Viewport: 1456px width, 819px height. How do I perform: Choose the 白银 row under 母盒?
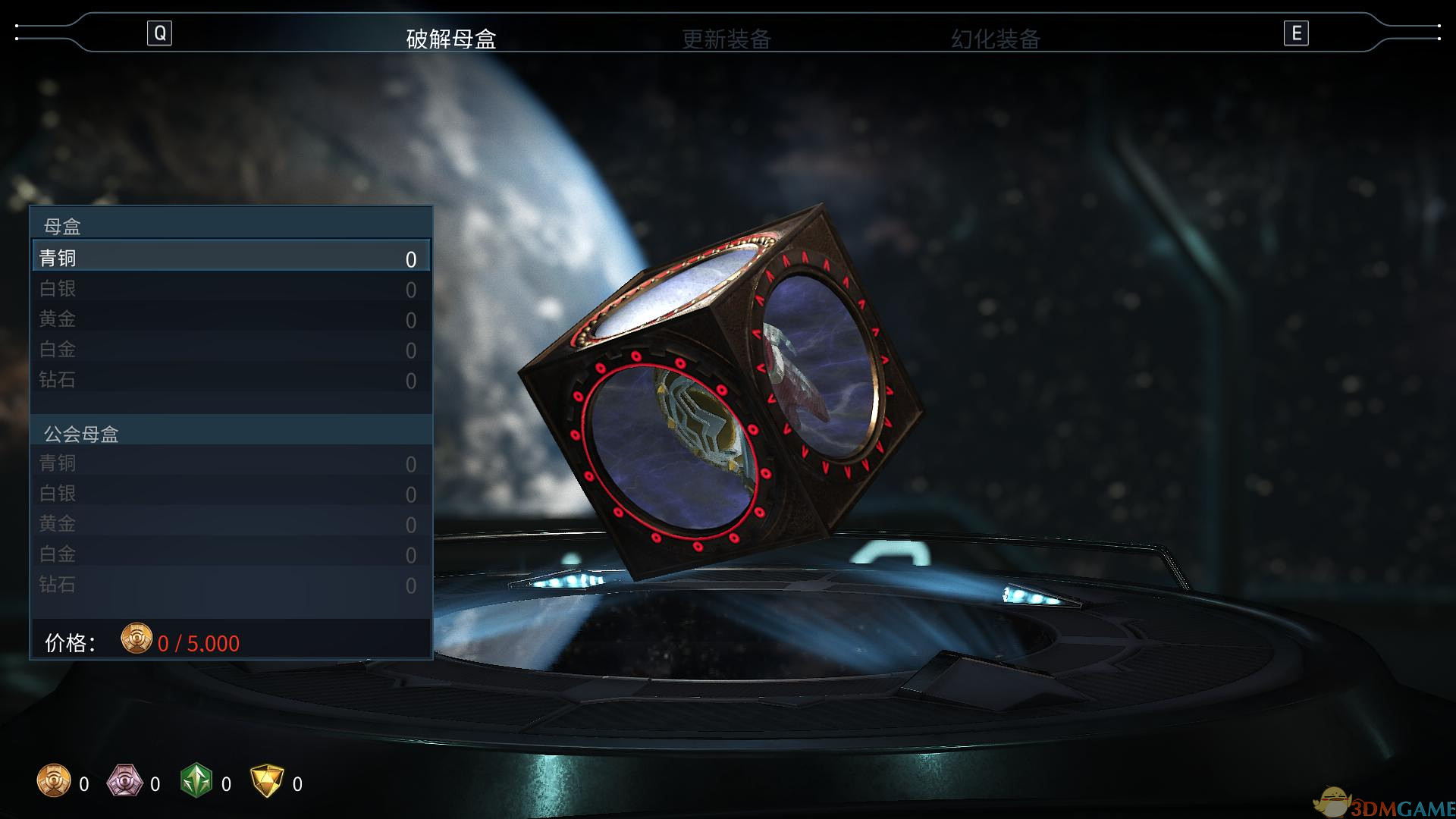231,289
